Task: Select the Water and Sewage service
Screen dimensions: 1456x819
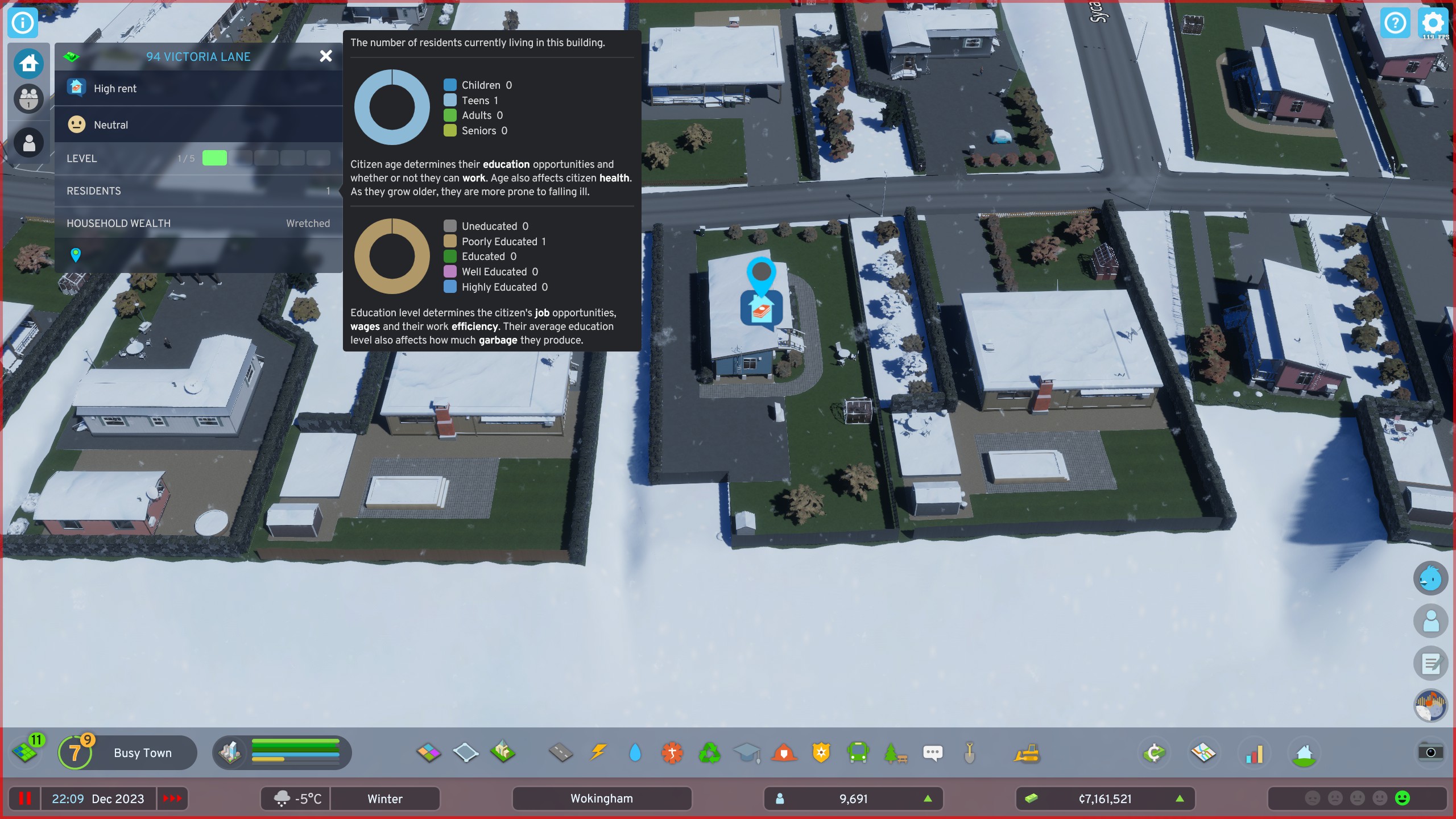Action: 635,752
